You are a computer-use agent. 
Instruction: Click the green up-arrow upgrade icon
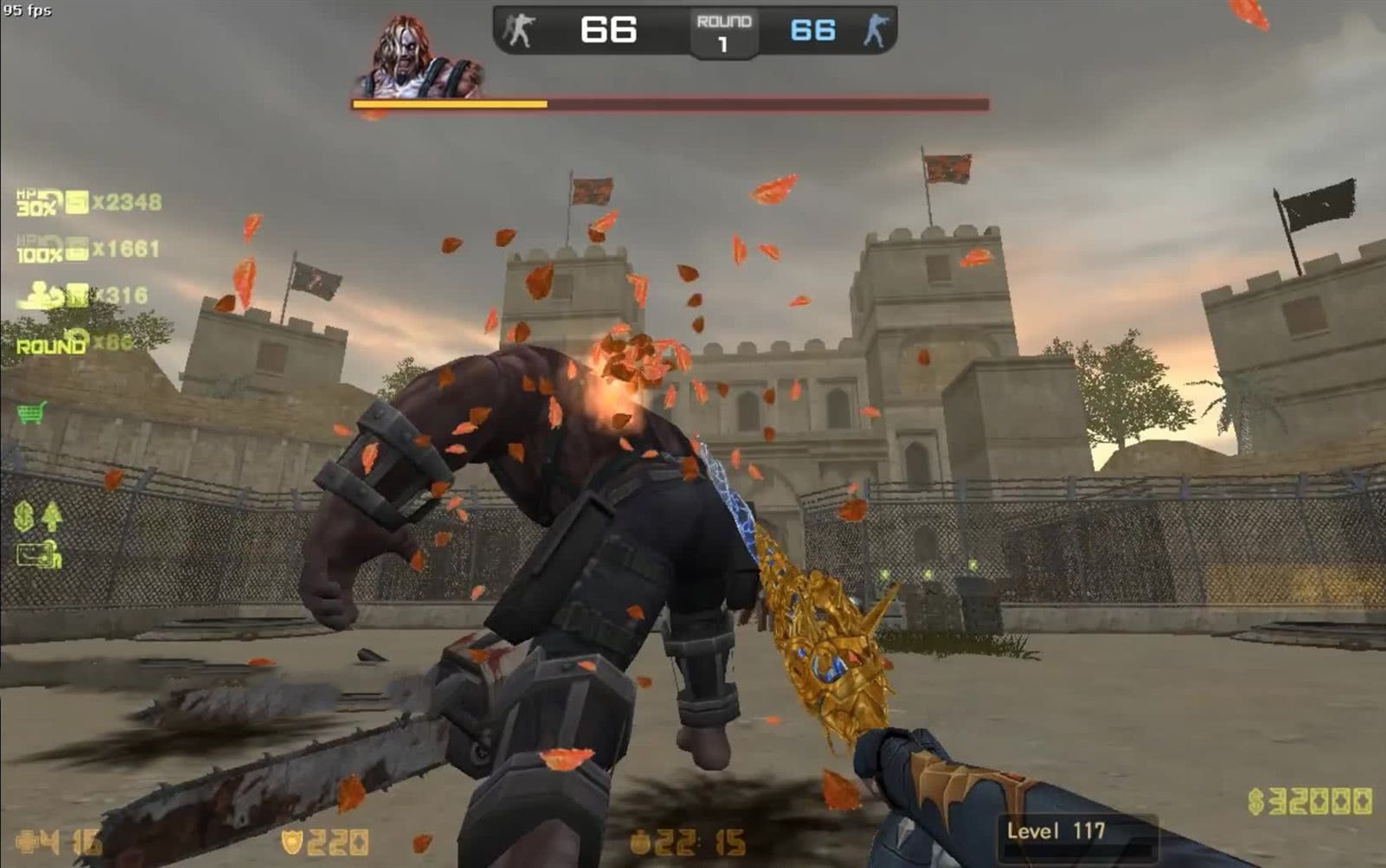52,516
